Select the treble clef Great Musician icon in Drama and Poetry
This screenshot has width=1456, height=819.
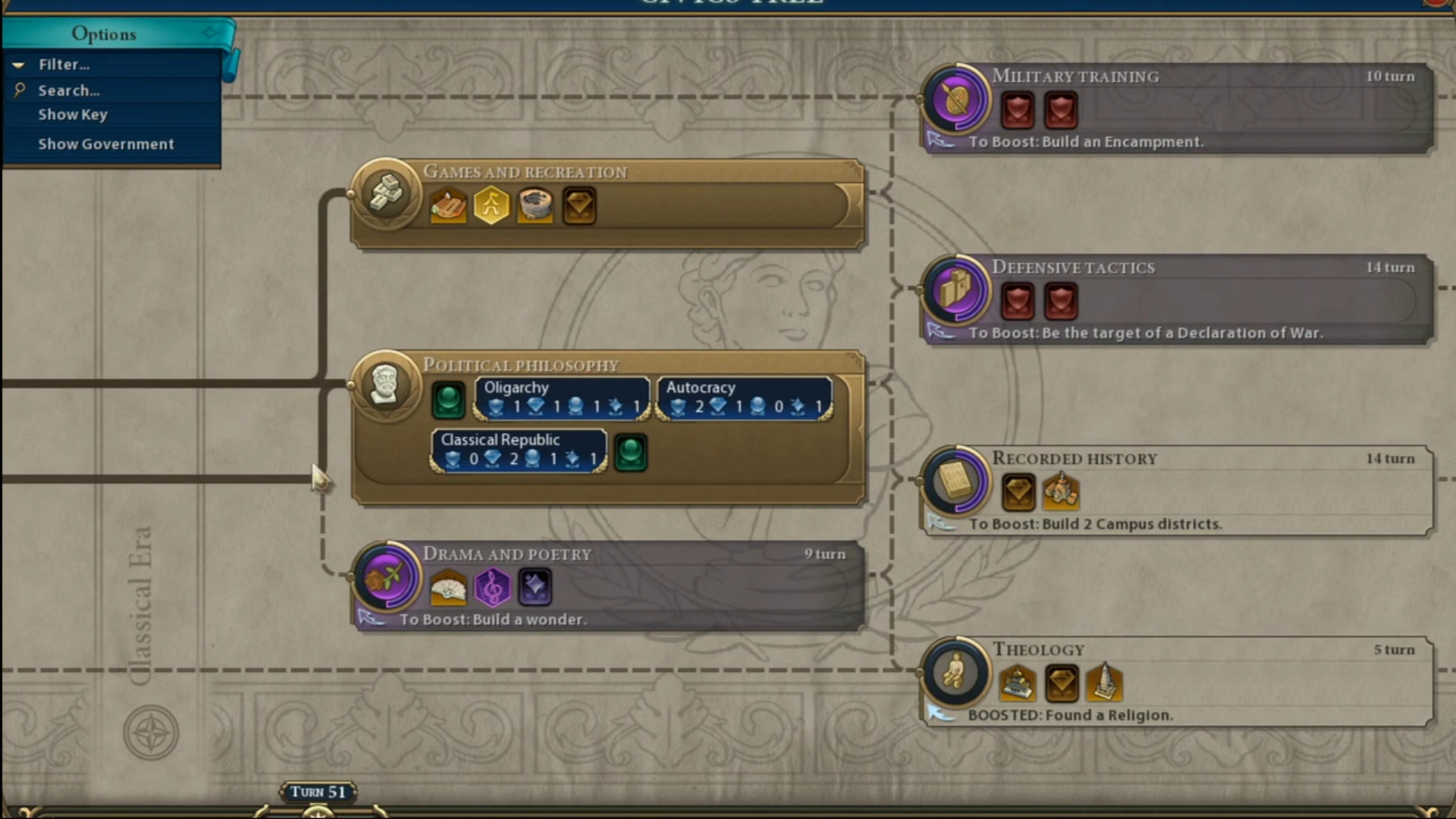click(491, 586)
